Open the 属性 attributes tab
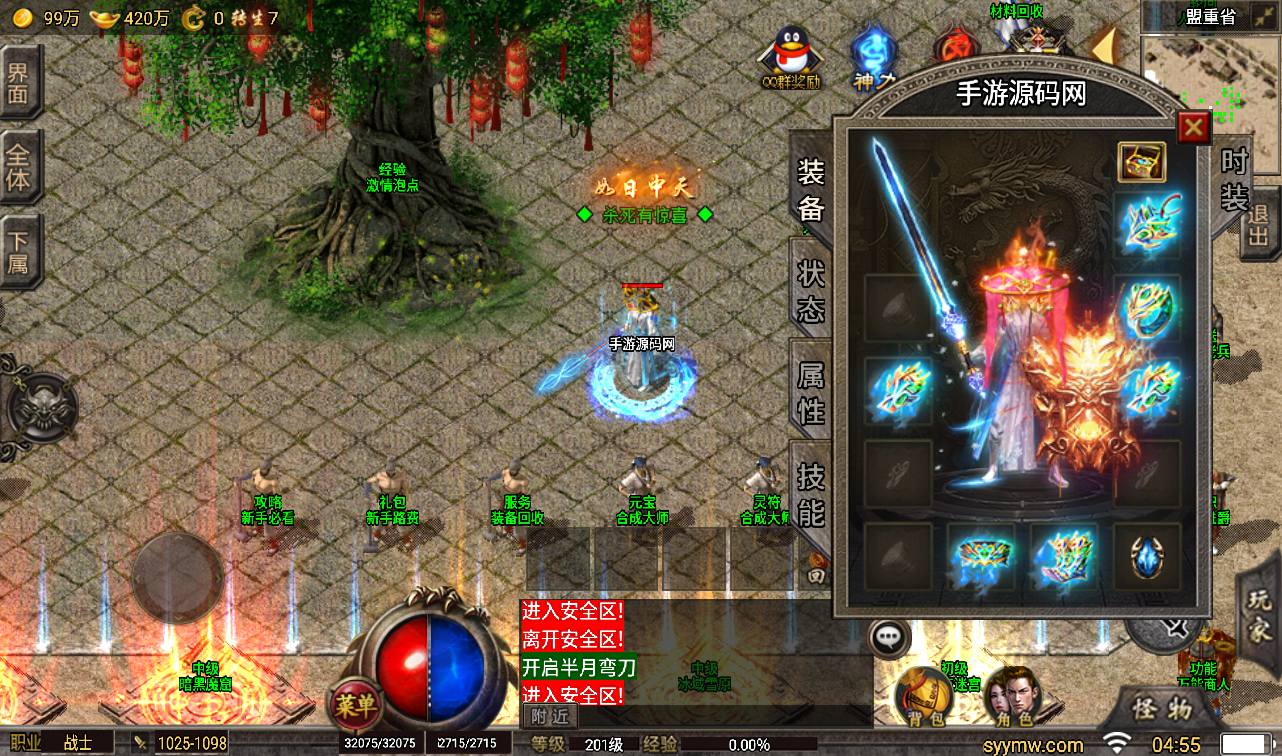 point(810,392)
